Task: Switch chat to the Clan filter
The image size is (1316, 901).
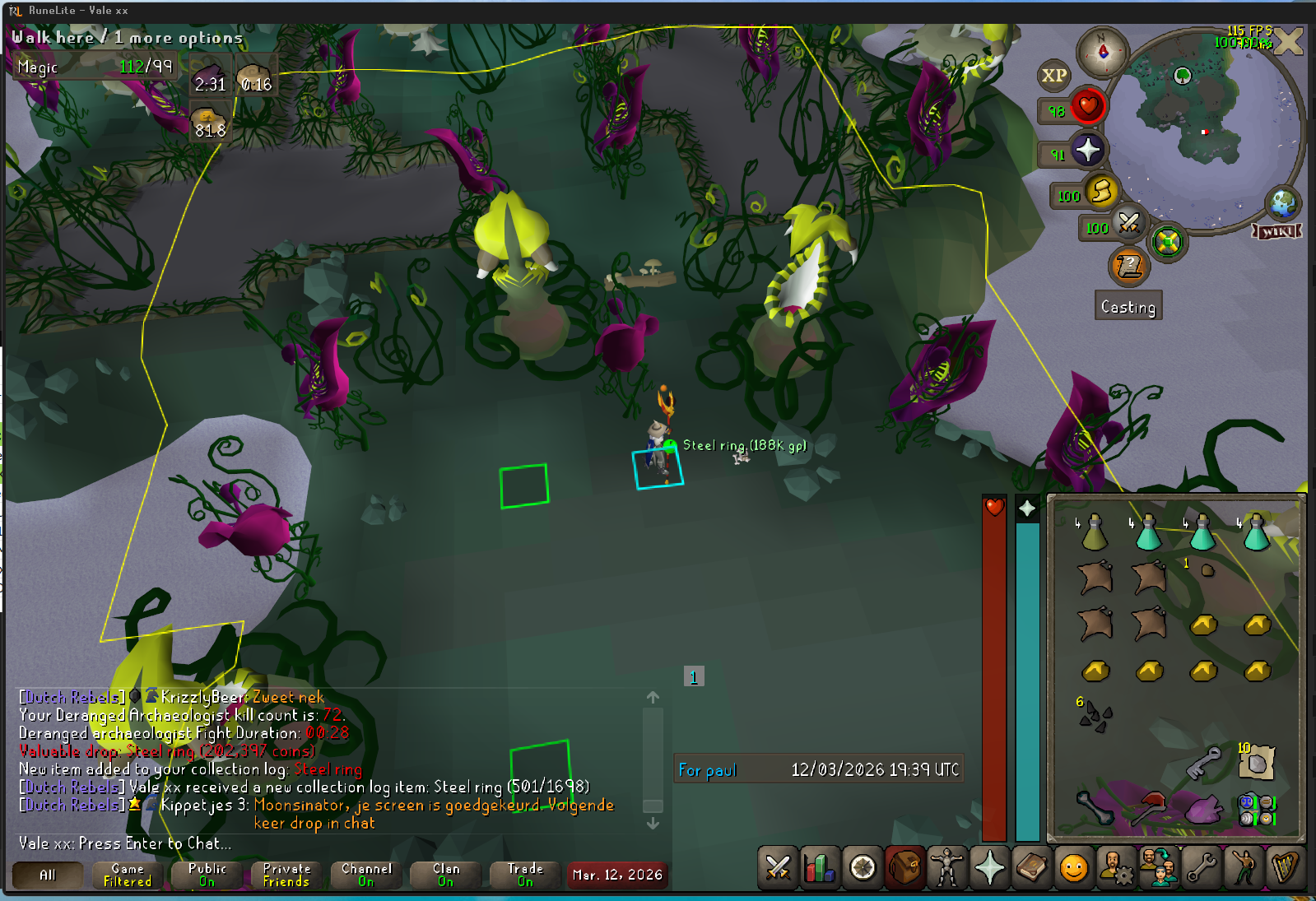Action: tap(446, 875)
